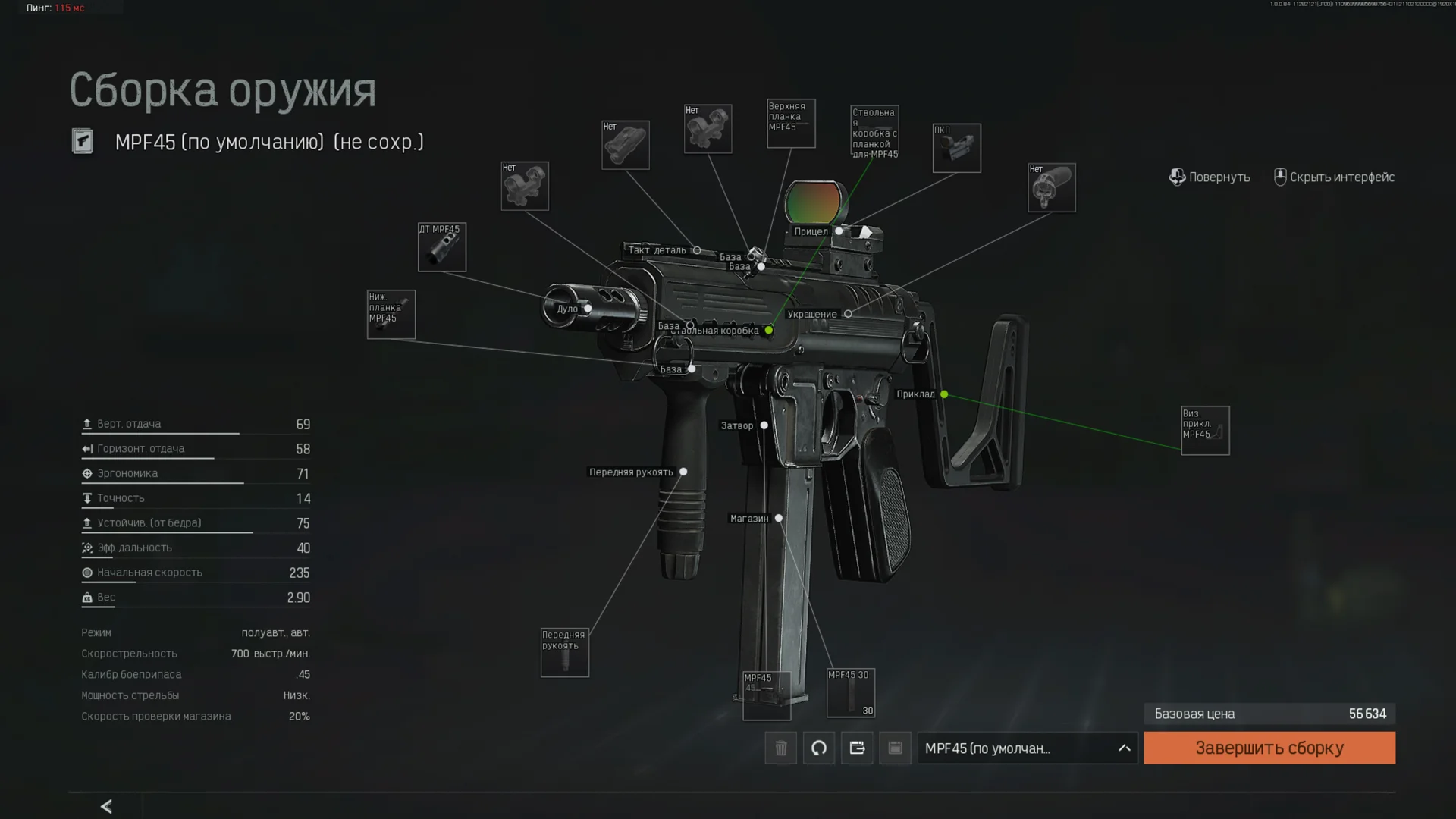Delete the build with the trash icon
The width and height of the screenshot is (1456, 819).
coord(780,748)
